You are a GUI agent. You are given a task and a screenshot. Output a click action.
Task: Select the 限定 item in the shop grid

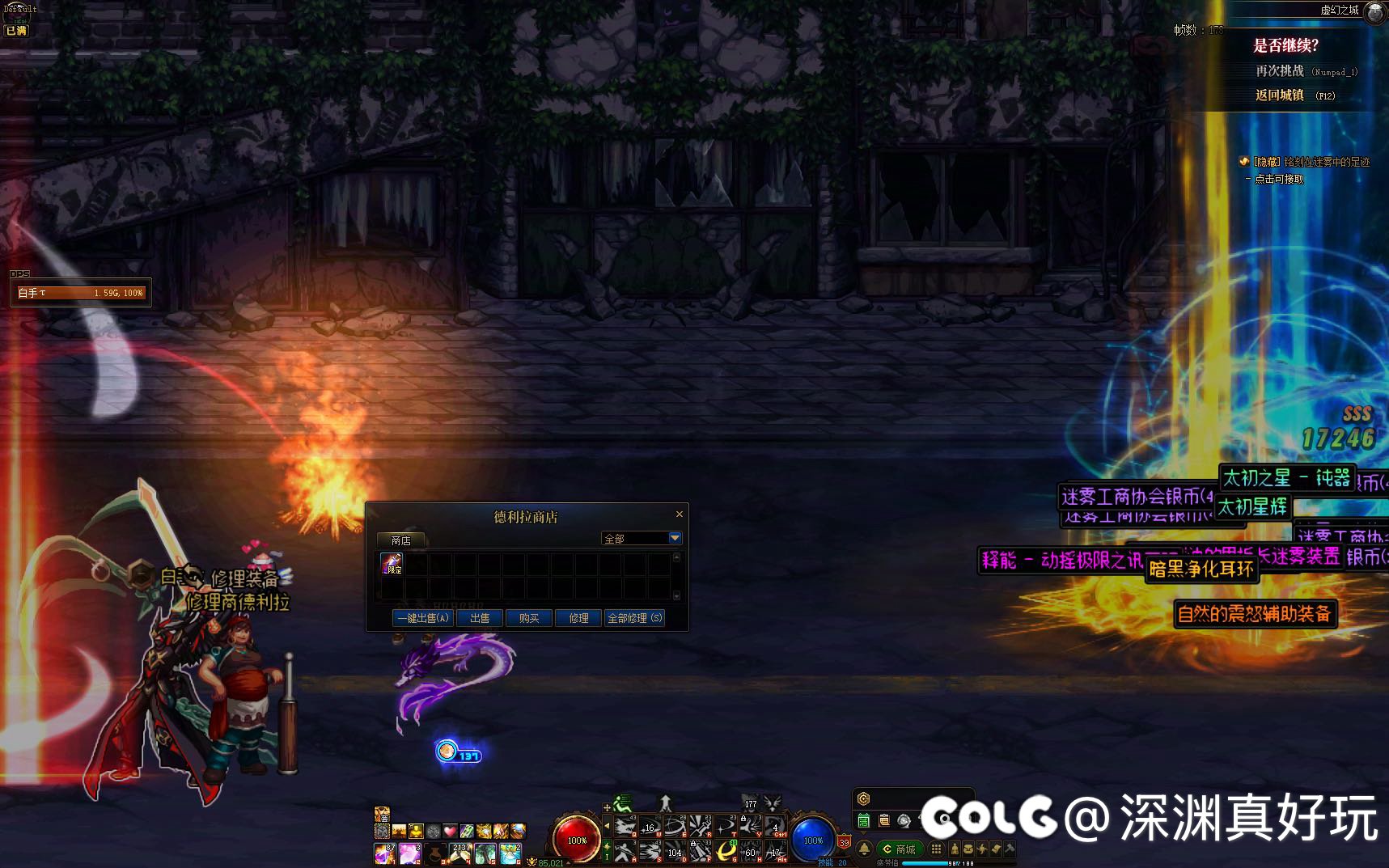[392, 564]
